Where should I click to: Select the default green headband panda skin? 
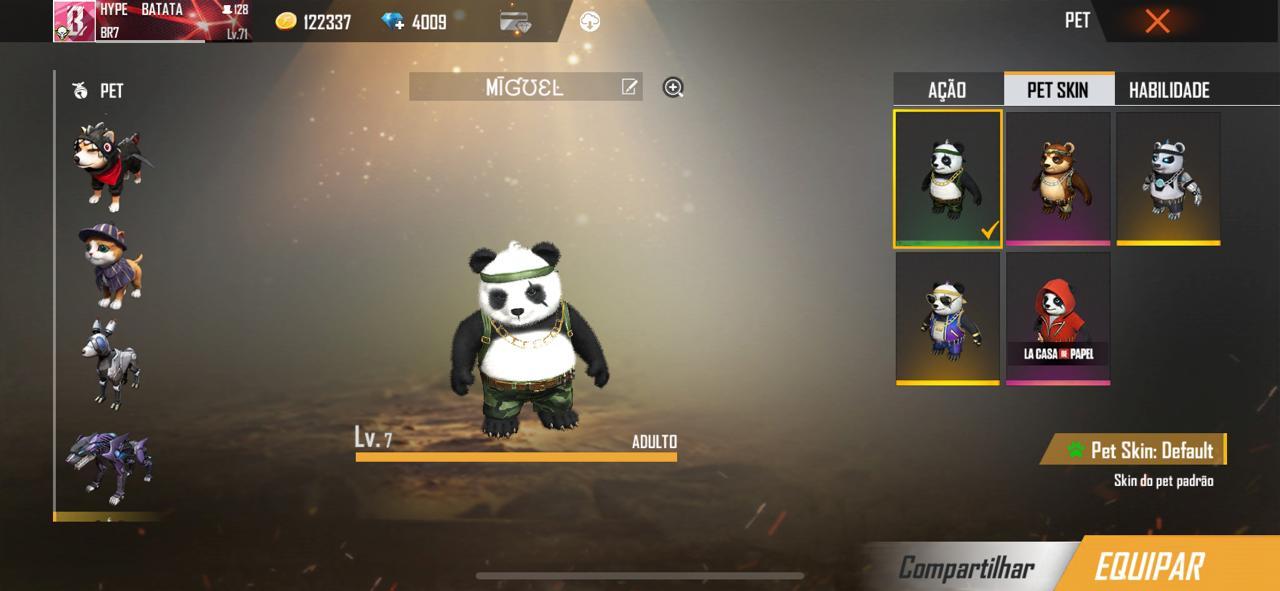click(947, 178)
